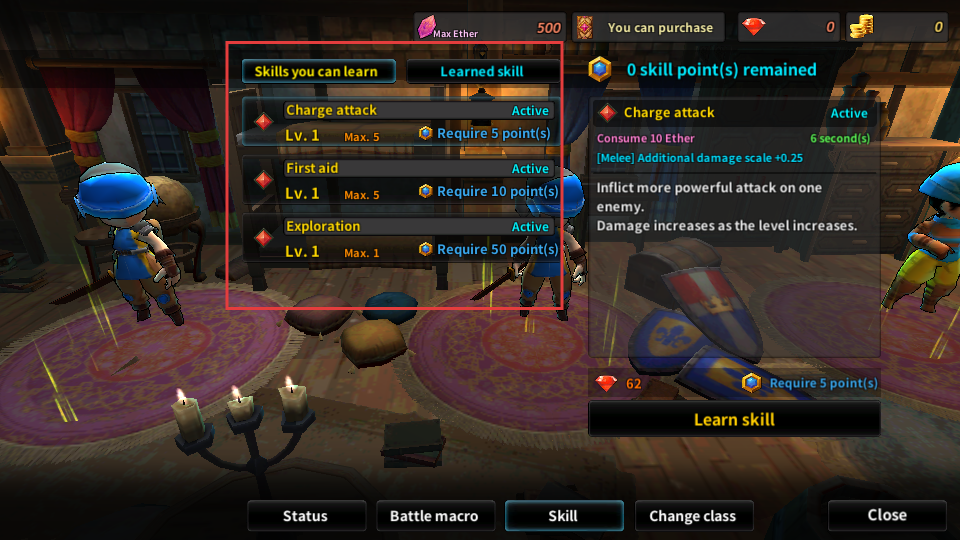The width and height of the screenshot is (960, 540).
Task: Pick the Exploration skill row
Action: [400, 238]
